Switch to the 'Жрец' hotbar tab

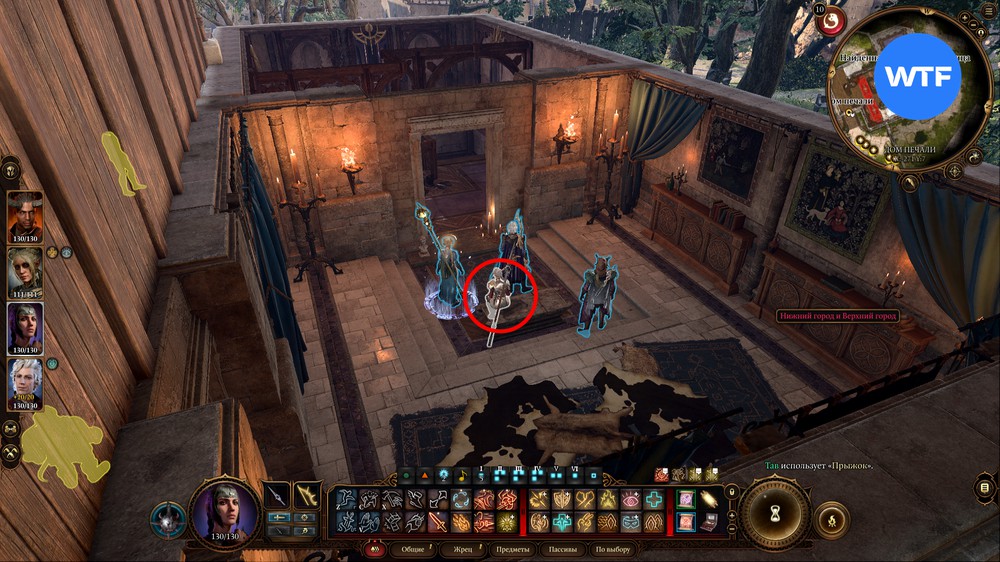coord(463,550)
